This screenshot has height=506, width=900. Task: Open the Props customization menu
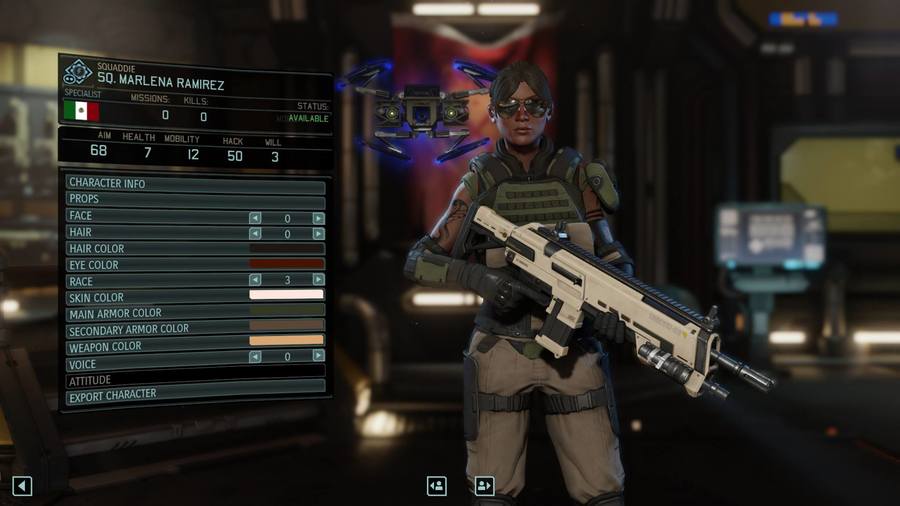(195, 200)
